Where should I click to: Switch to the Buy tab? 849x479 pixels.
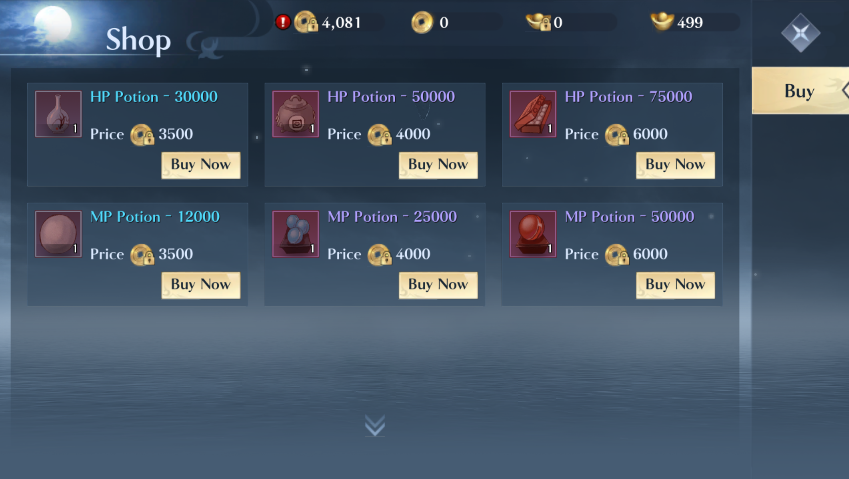[x=800, y=91]
